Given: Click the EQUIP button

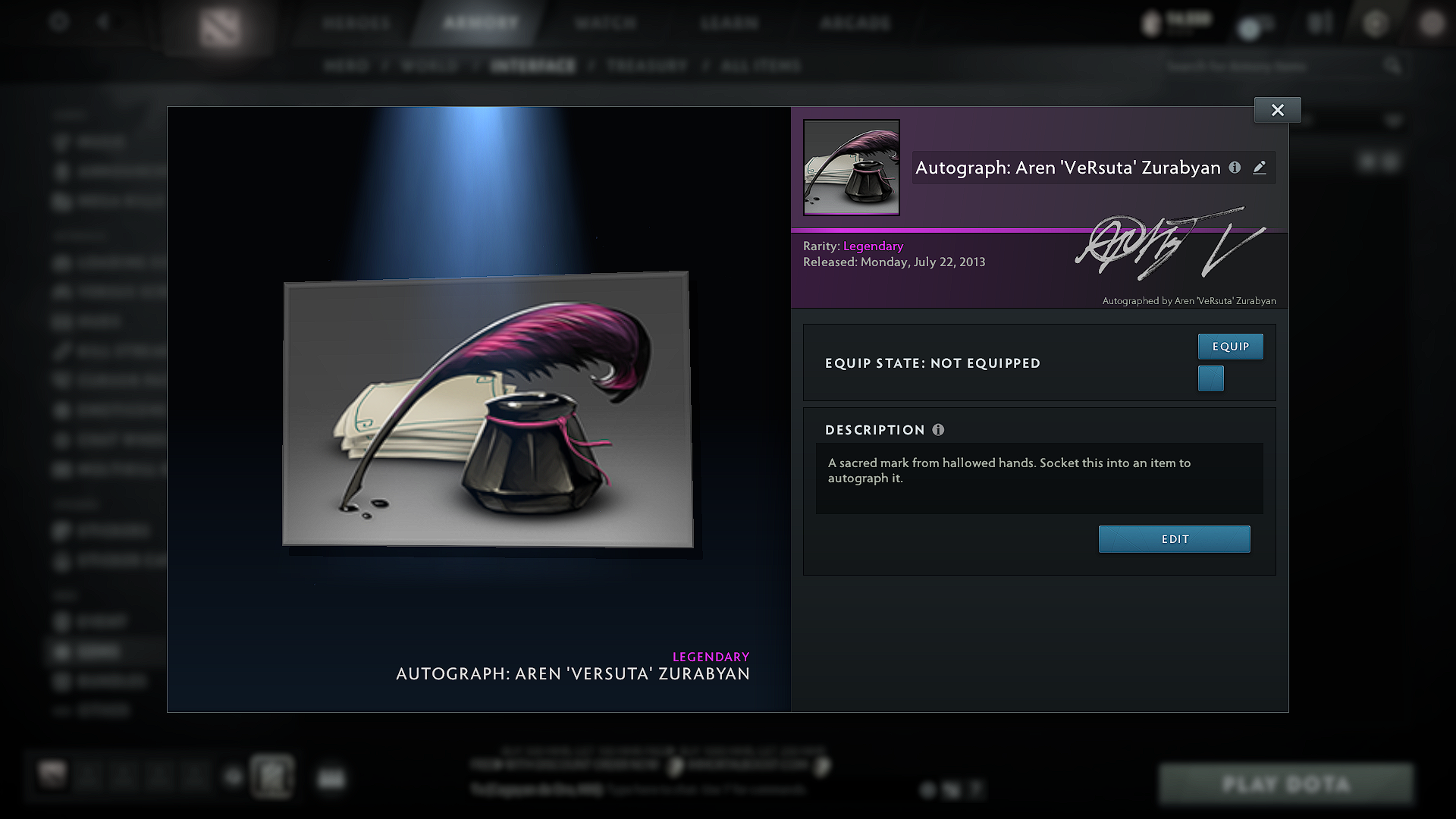Looking at the screenshot, I should tap(1230, 347).
